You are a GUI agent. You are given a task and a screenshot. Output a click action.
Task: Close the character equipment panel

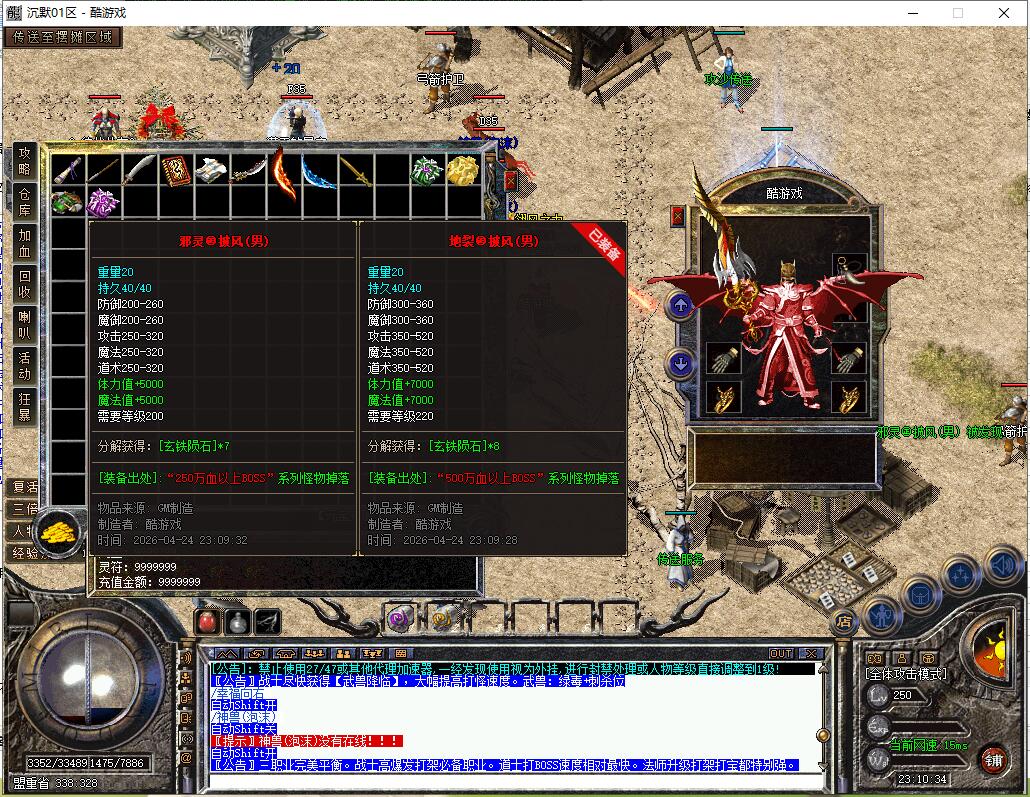[678, 215]
